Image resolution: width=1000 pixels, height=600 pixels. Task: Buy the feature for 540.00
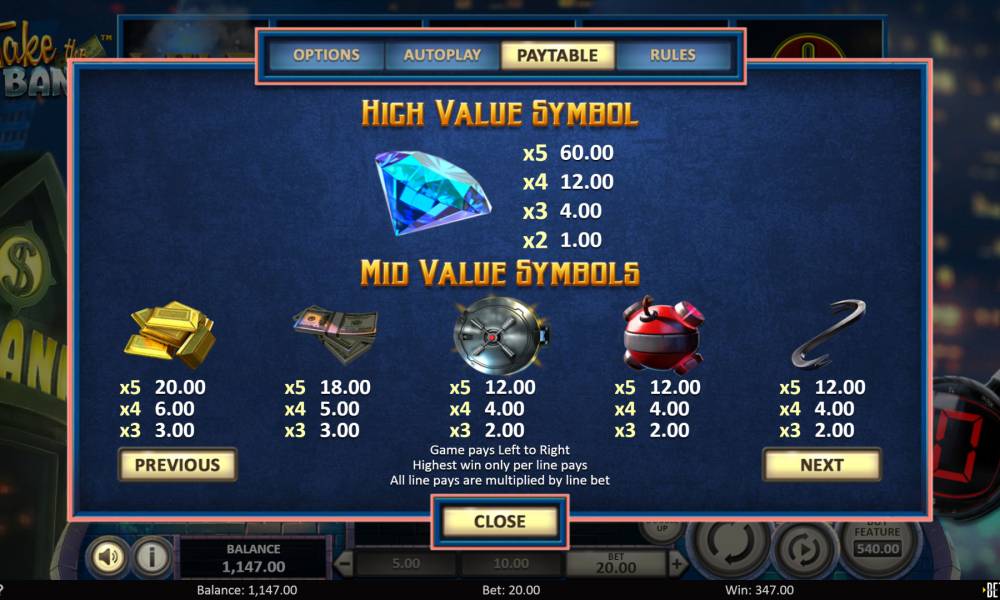click(877, 541)
